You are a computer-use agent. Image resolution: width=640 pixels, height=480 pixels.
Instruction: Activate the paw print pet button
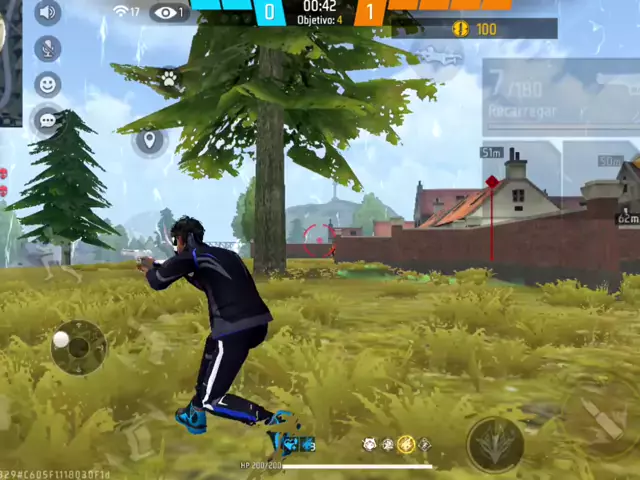pyautogui.click(x=170, y=78)
